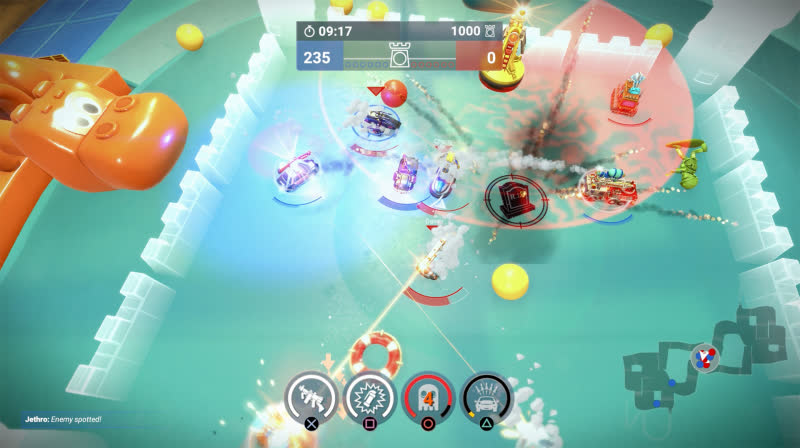Click the castle objective icon in scoreboard
This screenshot has height=448, width=800.
pos(400,58)
